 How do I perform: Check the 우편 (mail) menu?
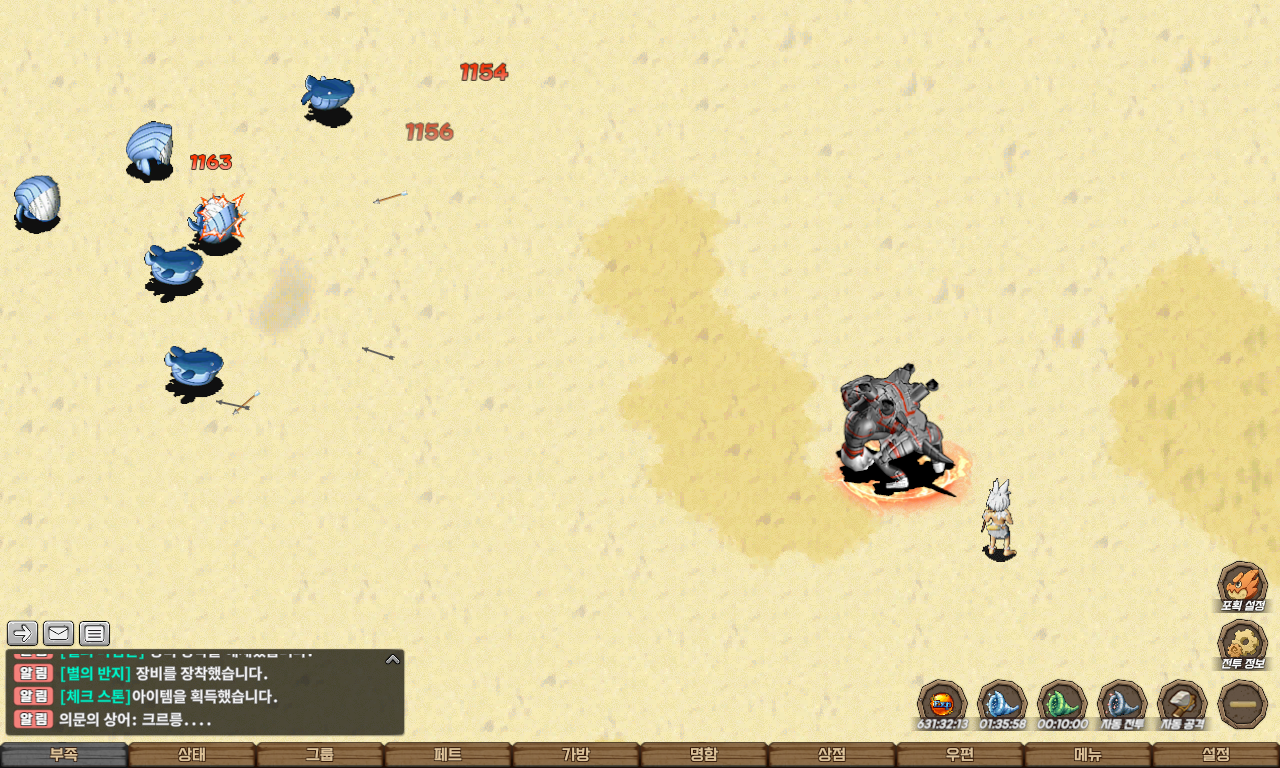point(960,755)
